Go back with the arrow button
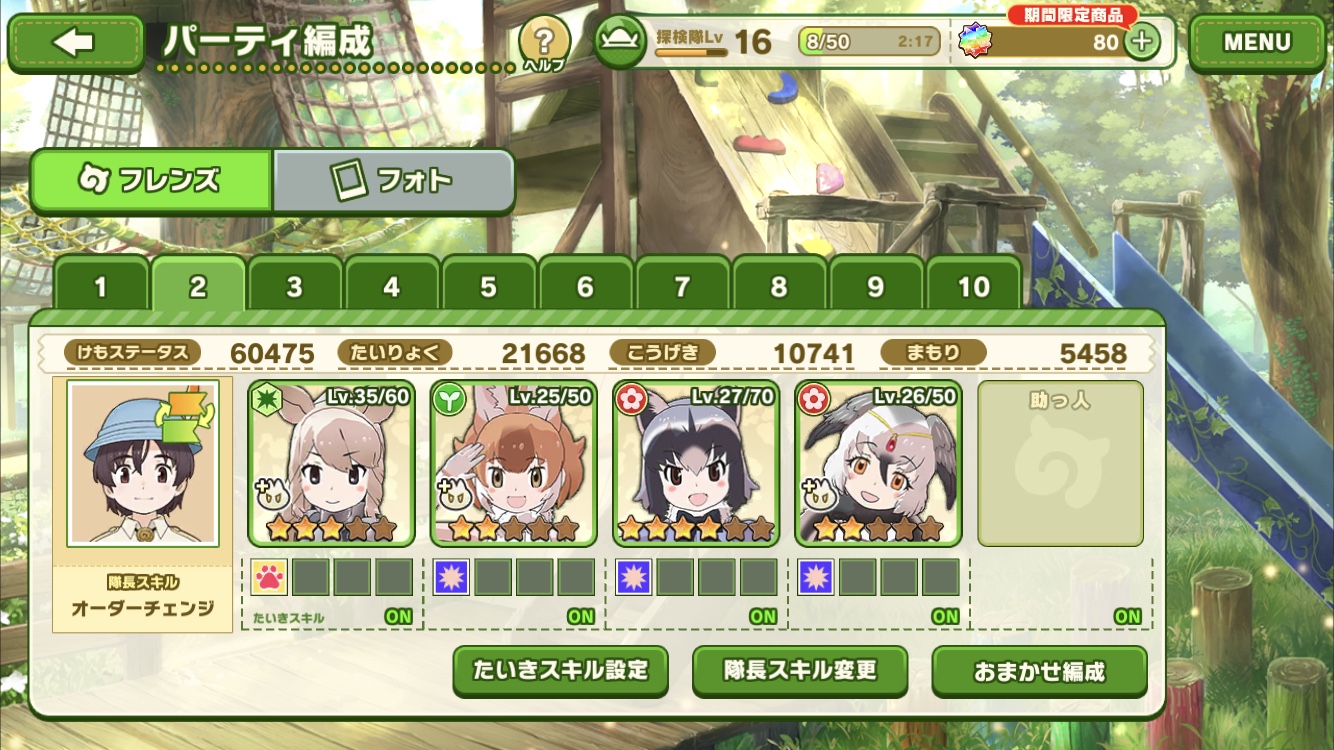This screenshot has height=750, width=1334. click(x=76, y=42)
